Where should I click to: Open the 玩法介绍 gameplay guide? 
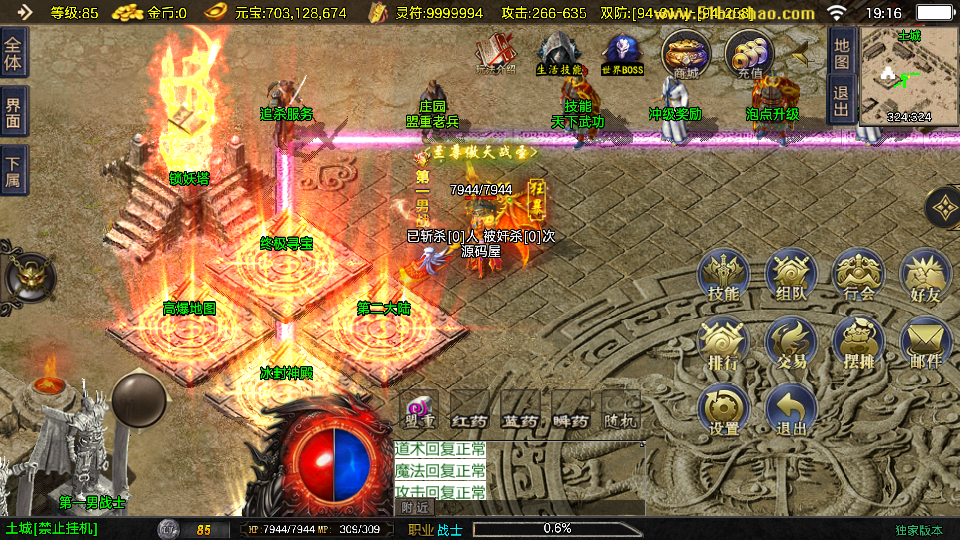(496, 53)
